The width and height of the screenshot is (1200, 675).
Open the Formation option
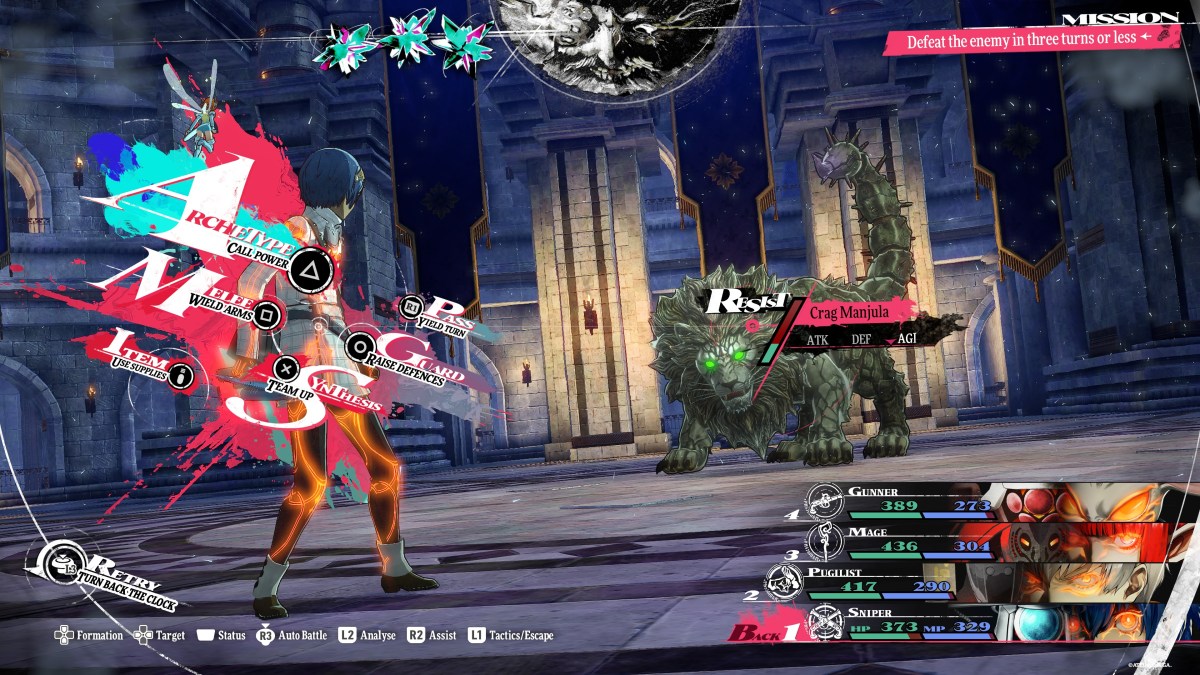pyautogui.click(x=89, y=635)
